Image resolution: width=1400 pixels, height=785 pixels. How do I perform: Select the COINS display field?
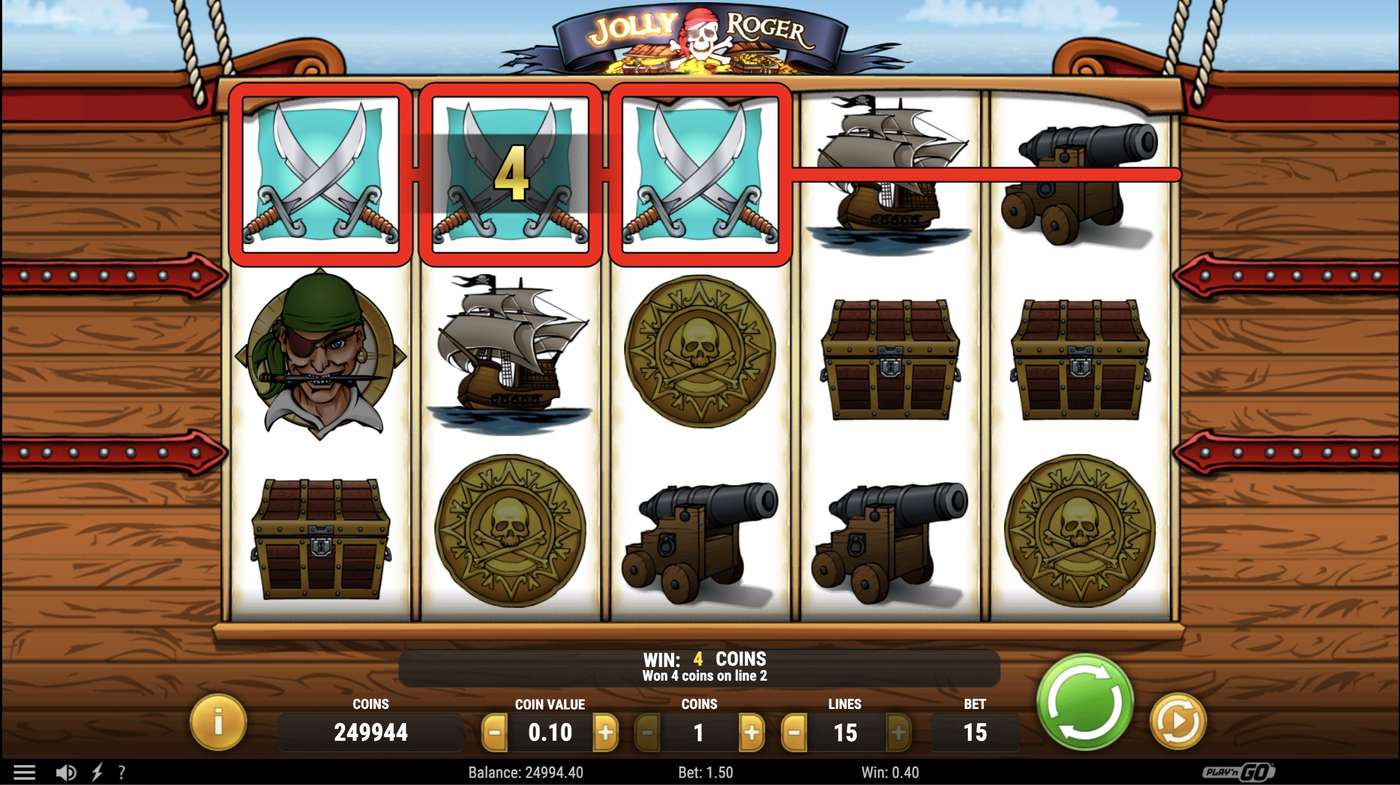[x=371, y=732]
